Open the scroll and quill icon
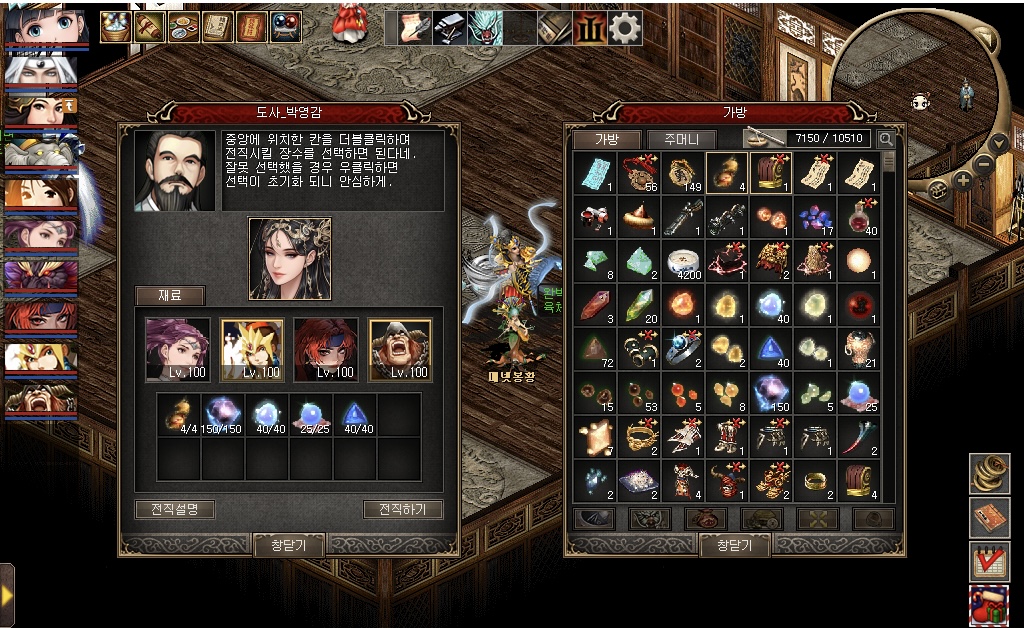 coord(416,28)
